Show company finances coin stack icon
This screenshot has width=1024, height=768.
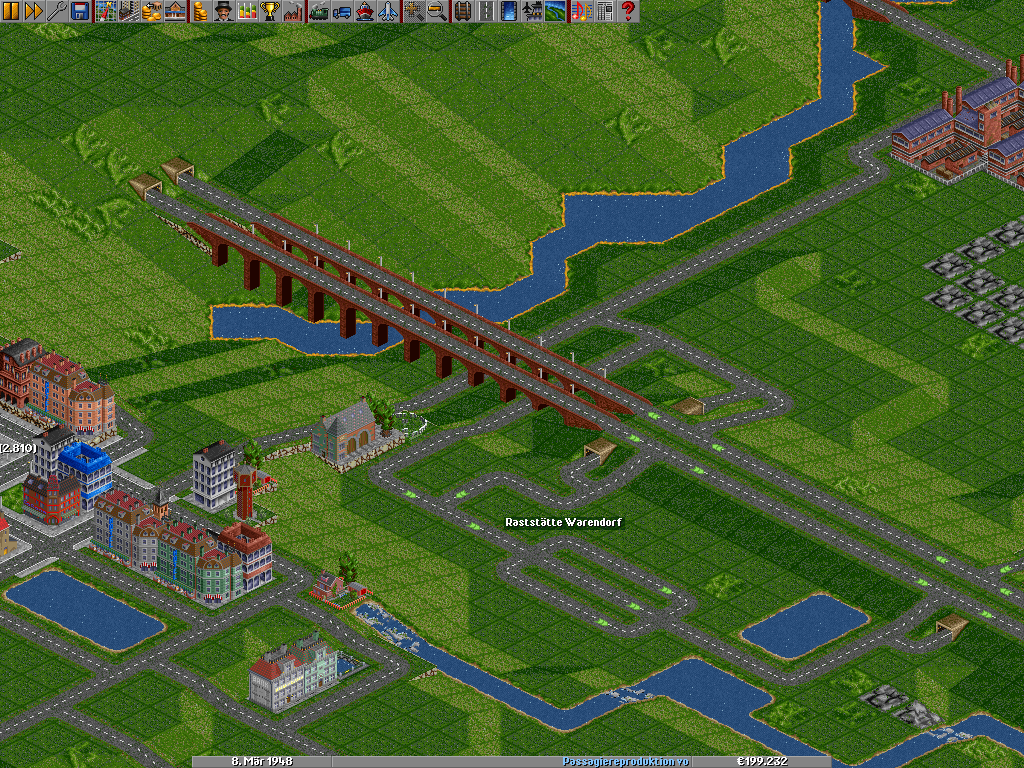[x=201, y=11]
